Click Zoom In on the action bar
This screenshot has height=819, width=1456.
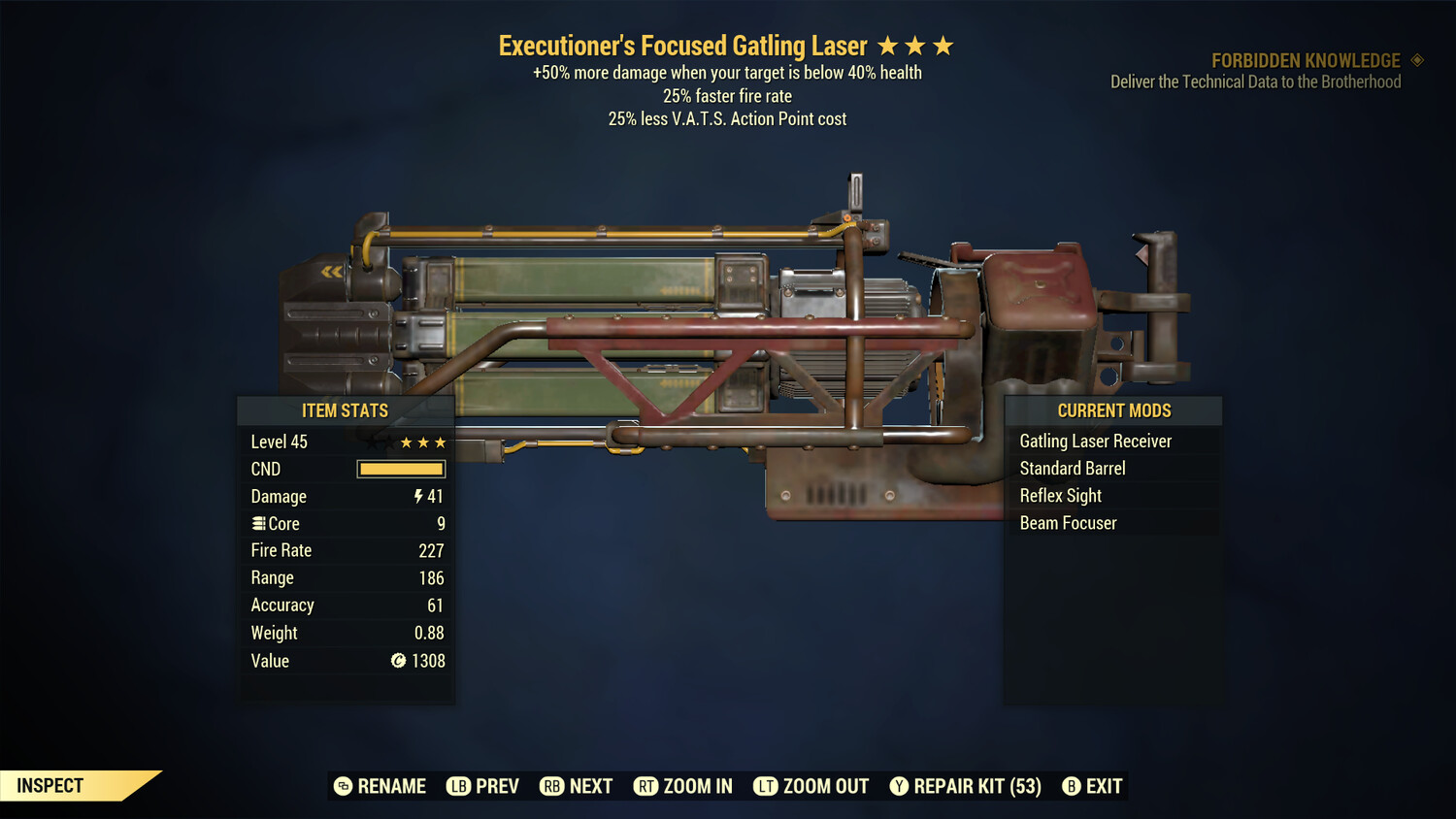tap(682, 786)
